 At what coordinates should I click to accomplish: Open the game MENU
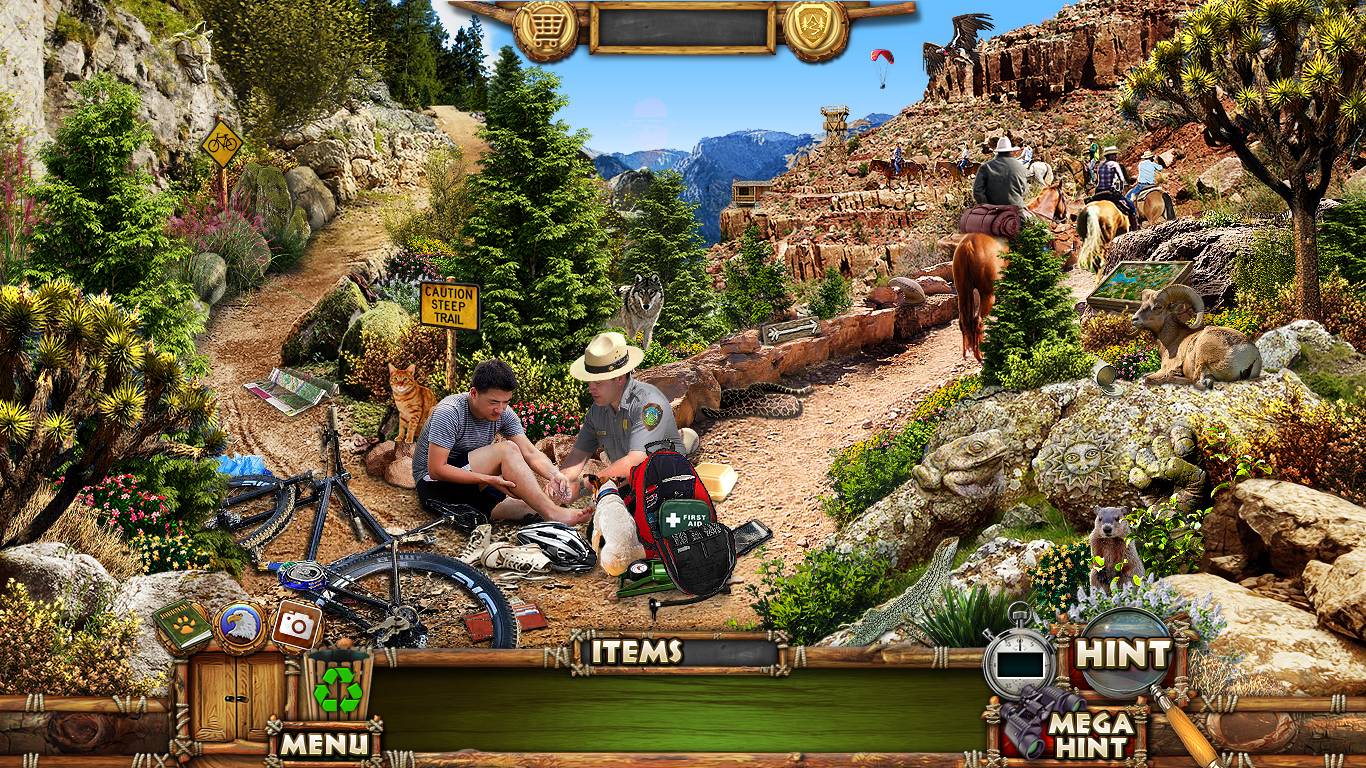pos(324,744)
